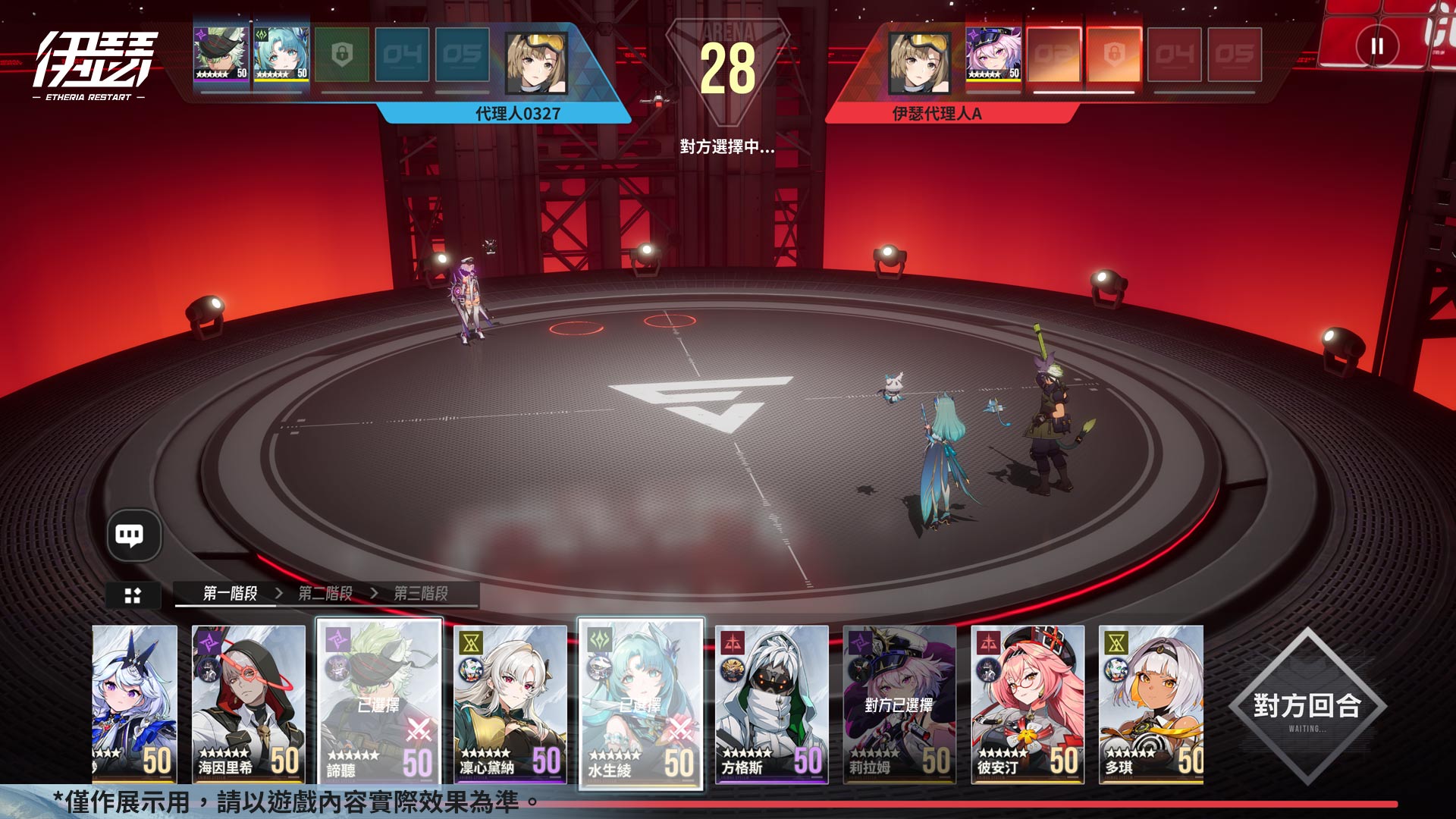Select the 諦聽 character card

pos(378,703)
